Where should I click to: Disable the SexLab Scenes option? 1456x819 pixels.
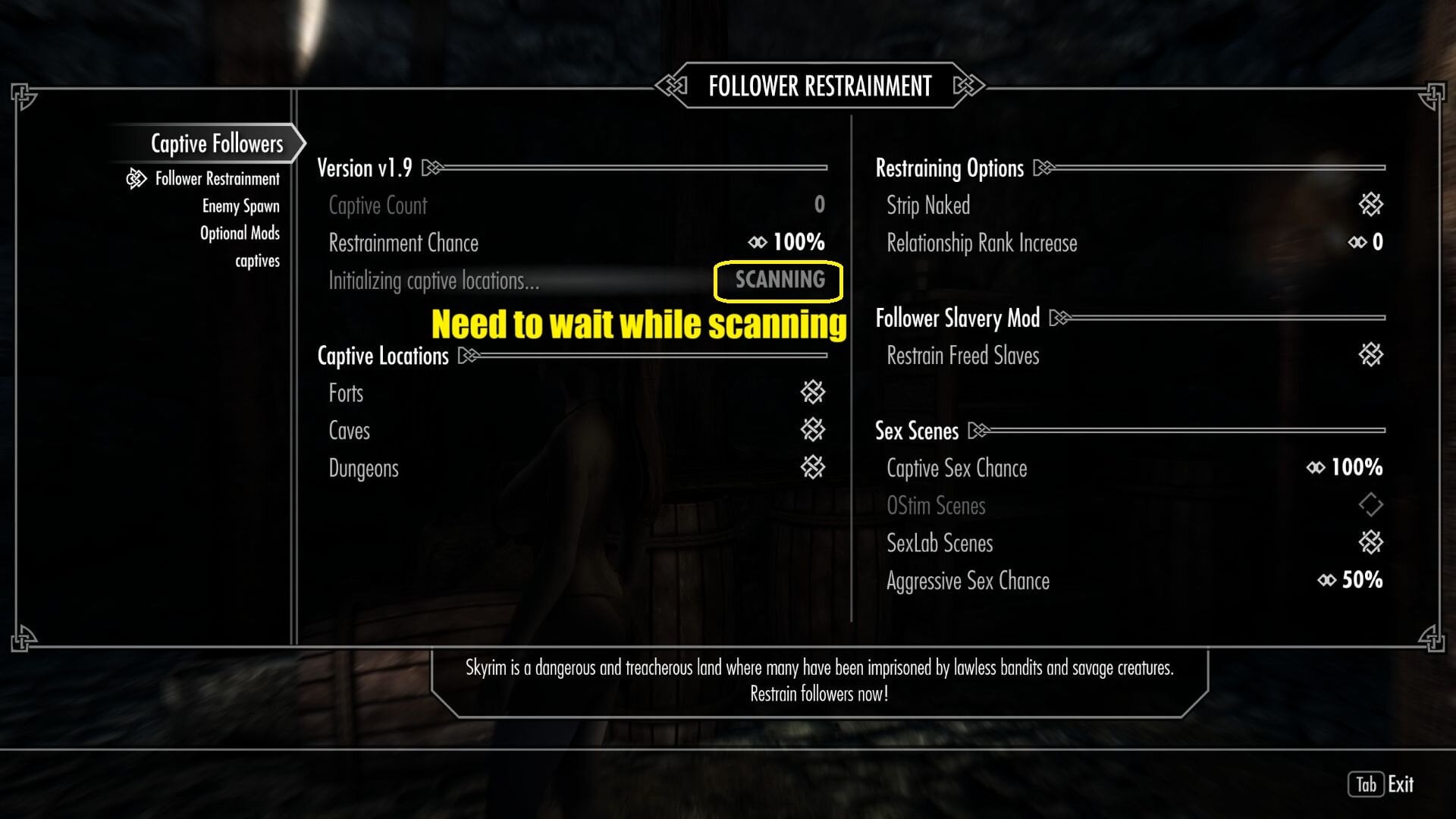coord(1370,543)
